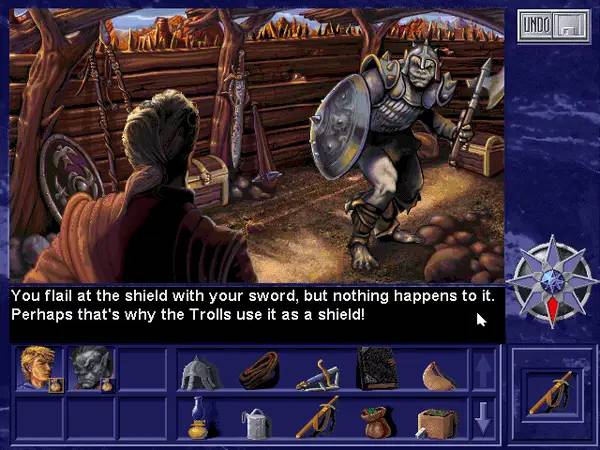Click the inventory down arrow
600x450 pixels.
pyautogui.click(x=484, y=416)
